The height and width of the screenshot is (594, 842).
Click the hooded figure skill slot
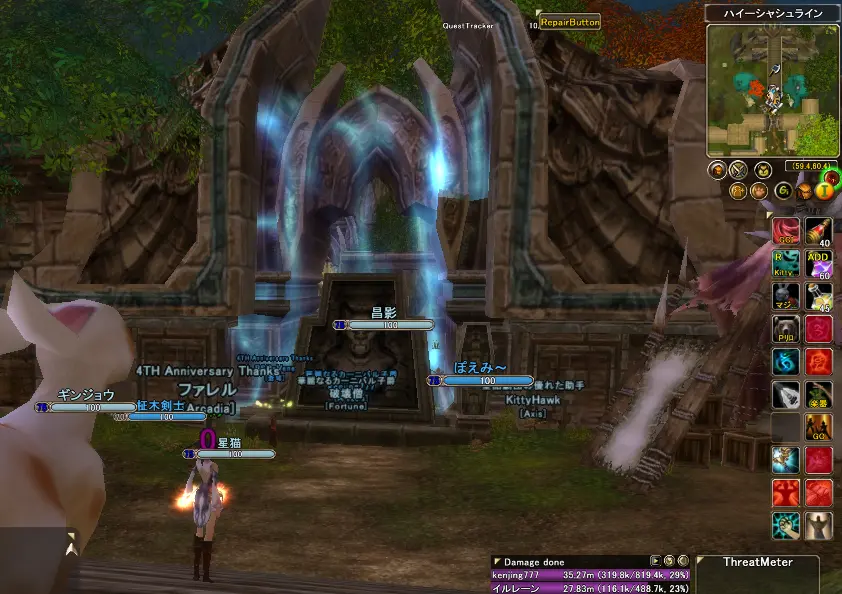pyautogui.click(x=819, y=524)
